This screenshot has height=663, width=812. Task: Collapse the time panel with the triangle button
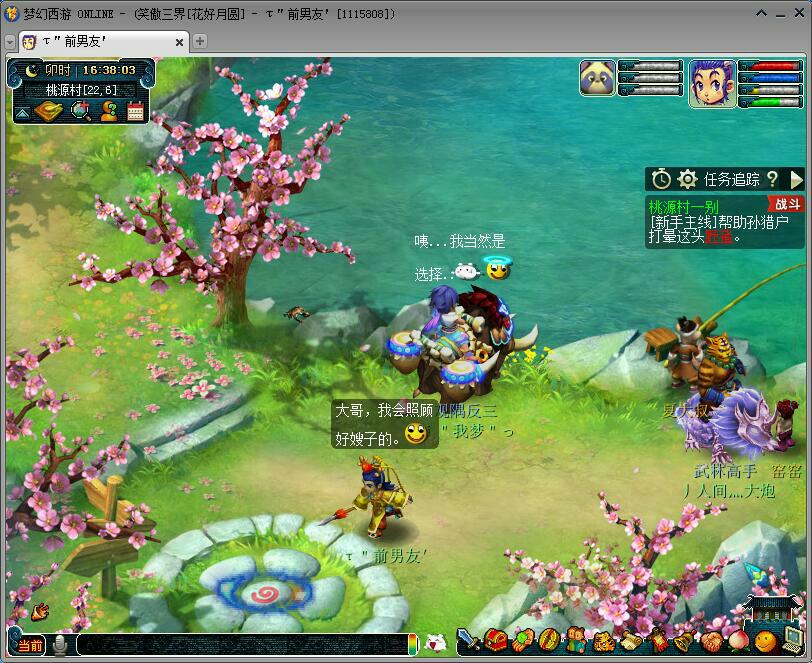click(21, 113)
